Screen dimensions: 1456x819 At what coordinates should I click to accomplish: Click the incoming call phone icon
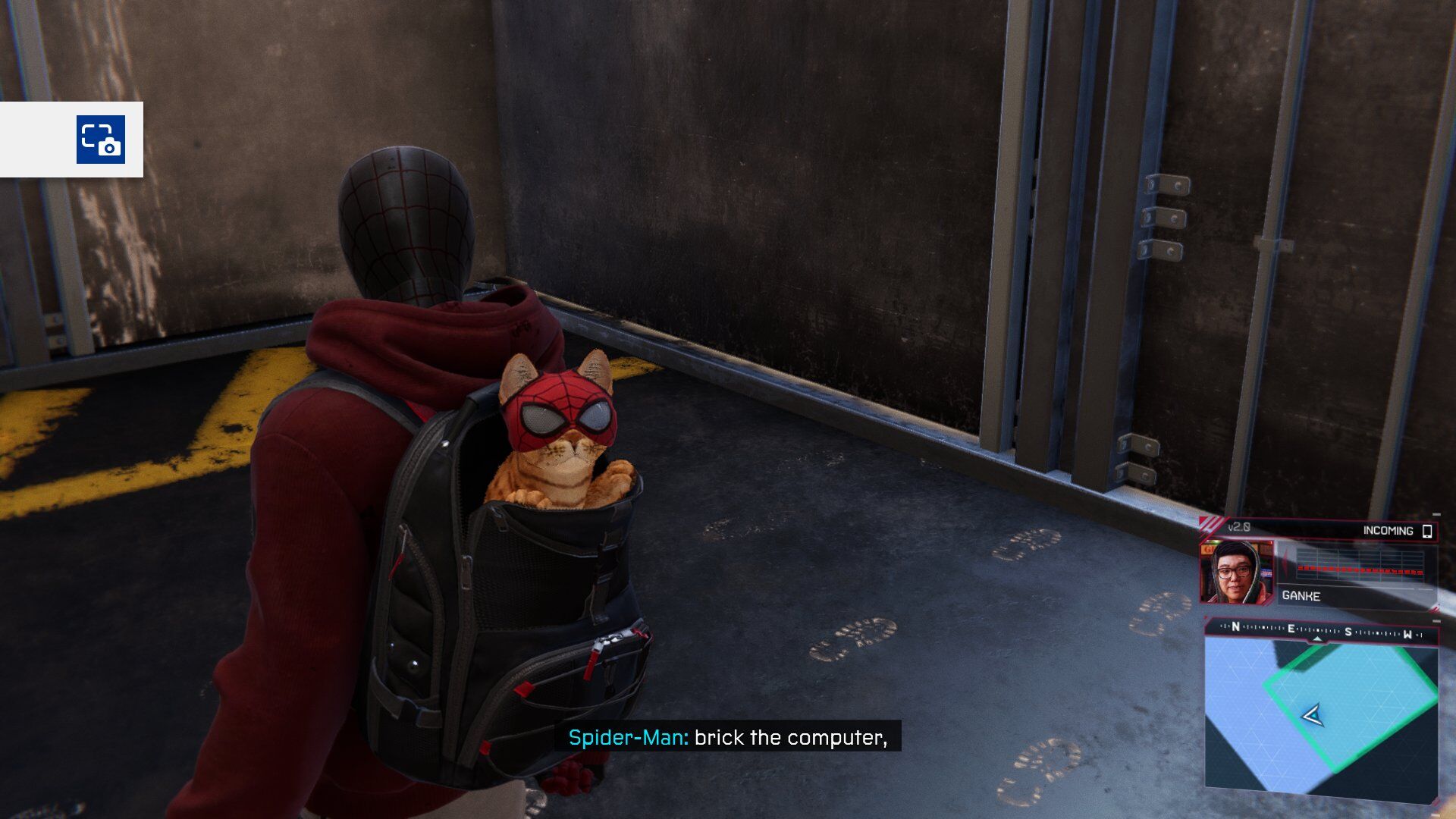click(x=1426, y=531)
